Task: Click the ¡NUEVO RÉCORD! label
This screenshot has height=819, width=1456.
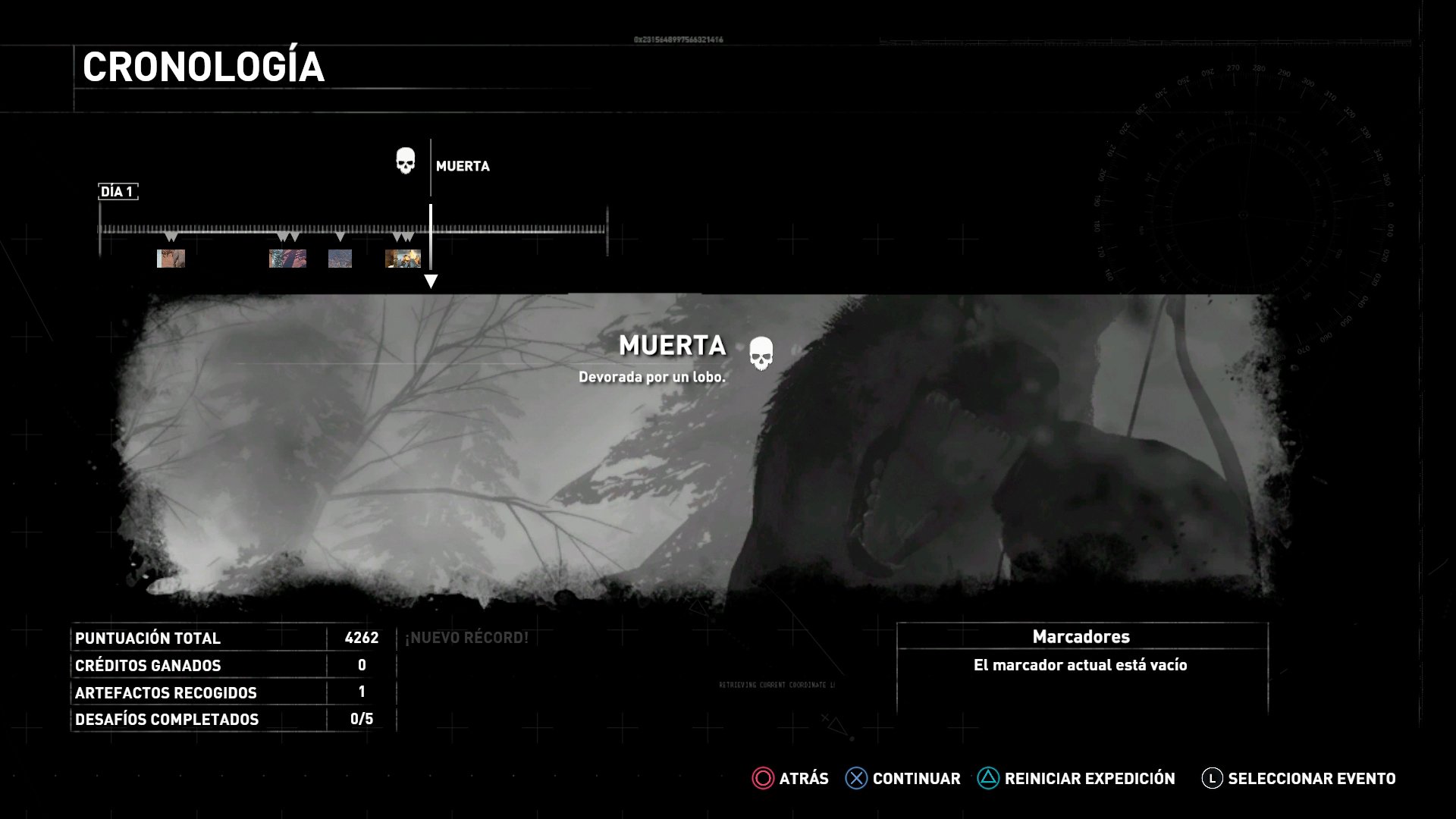Action: tap(467, 638)
